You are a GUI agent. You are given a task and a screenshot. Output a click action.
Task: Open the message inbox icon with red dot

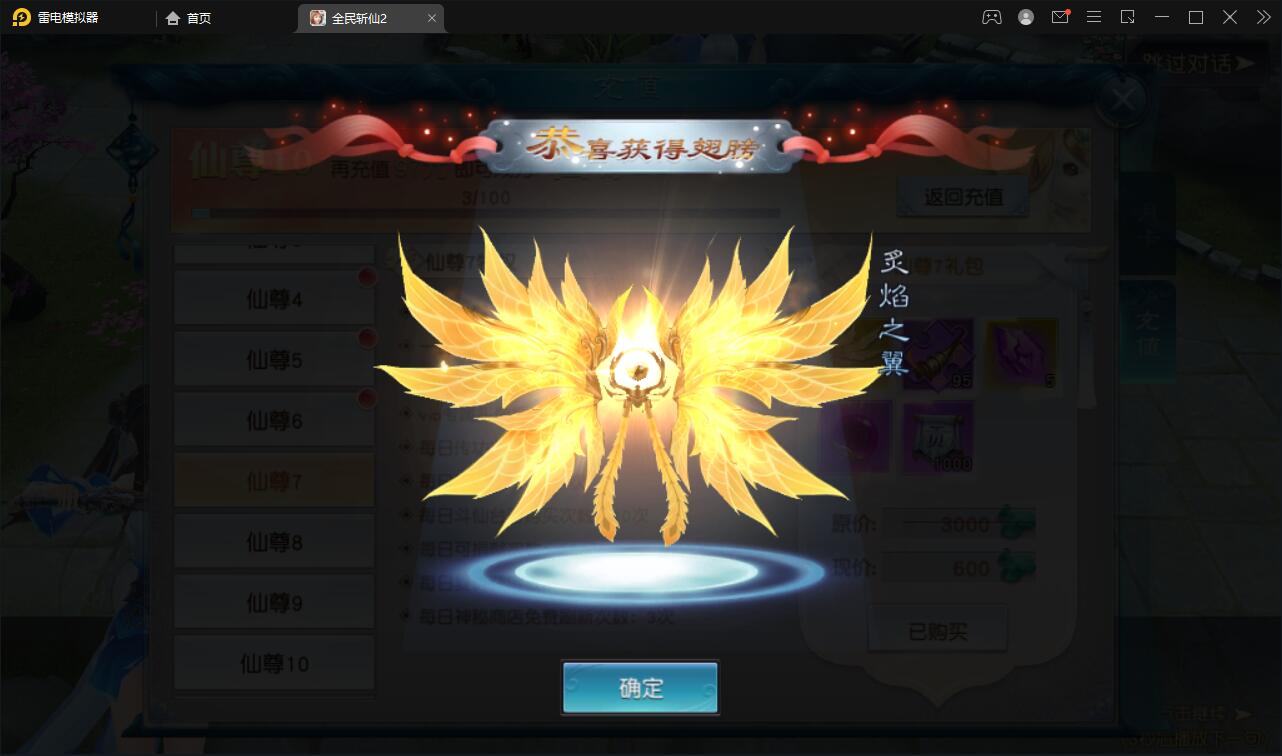(x=1059, y=17)
